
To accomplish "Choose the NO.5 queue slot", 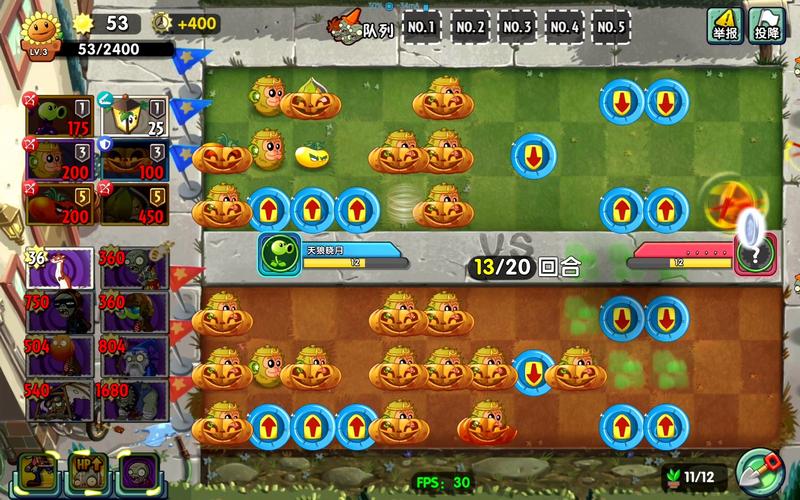I will click(611, 27).
